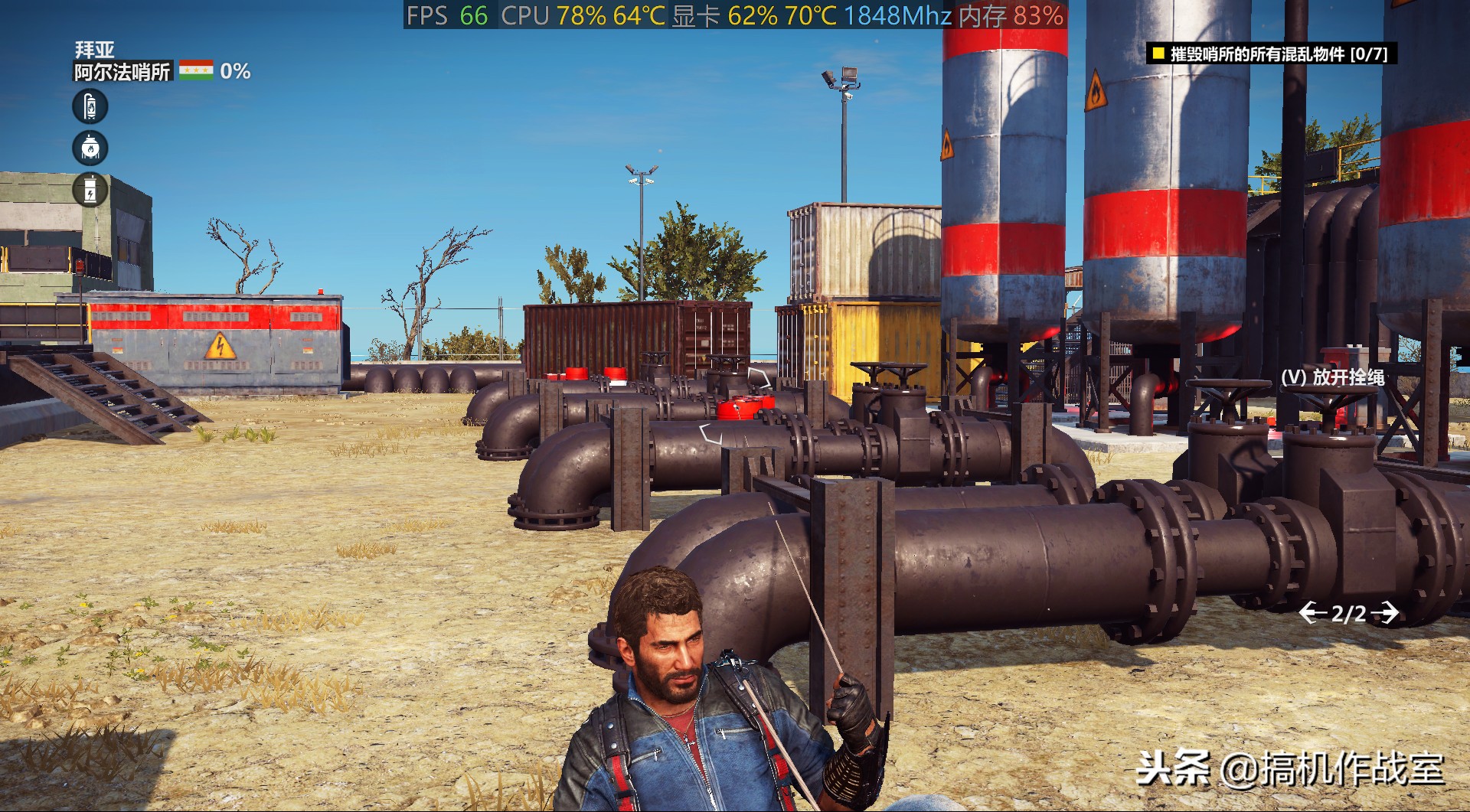Screen dimensions: 1470x812
Task: Click the outpost's red-white-green flag icon
Action: 196,71
